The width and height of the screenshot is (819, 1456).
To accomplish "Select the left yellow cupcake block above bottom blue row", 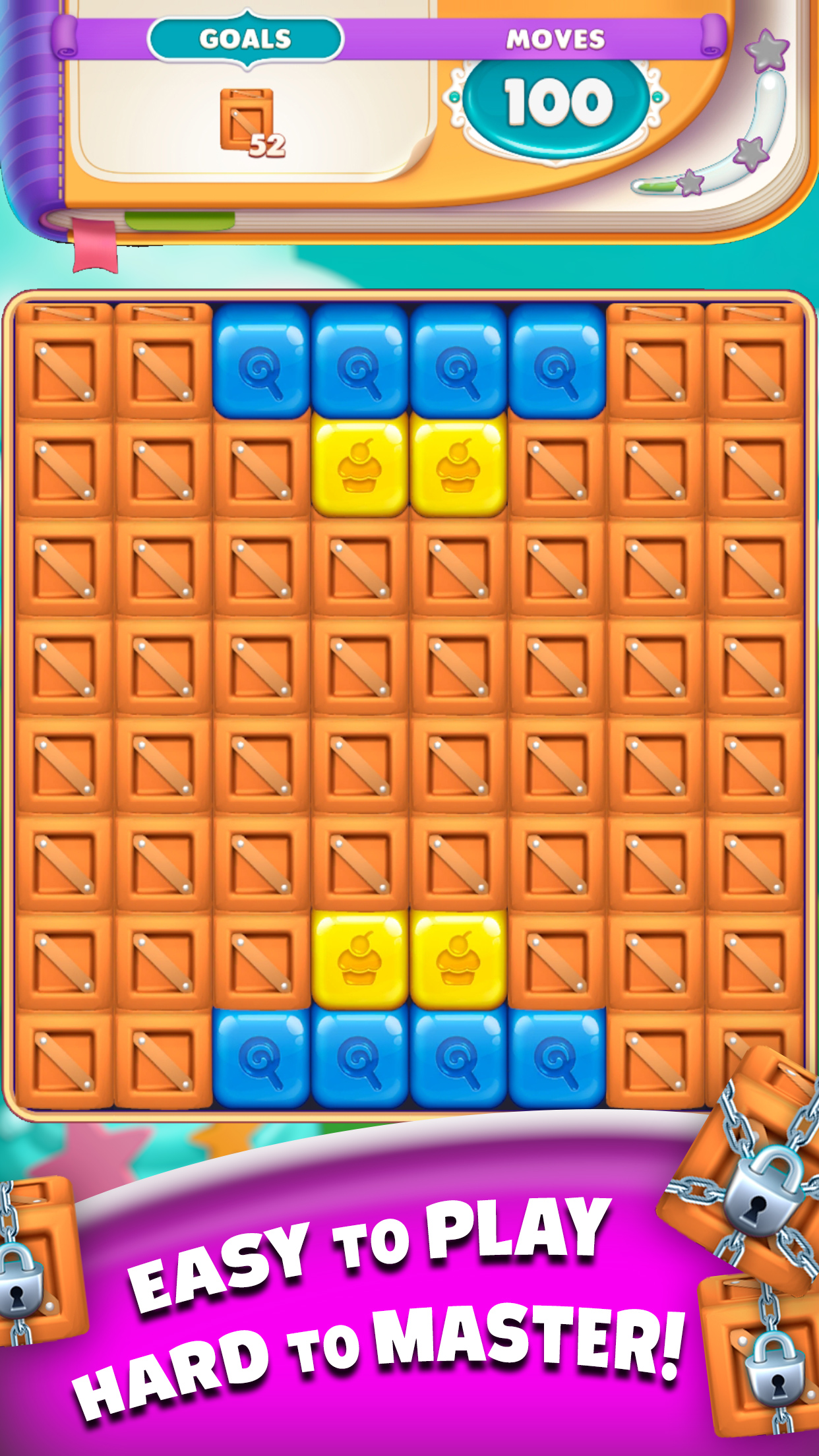I will [359, 959].
